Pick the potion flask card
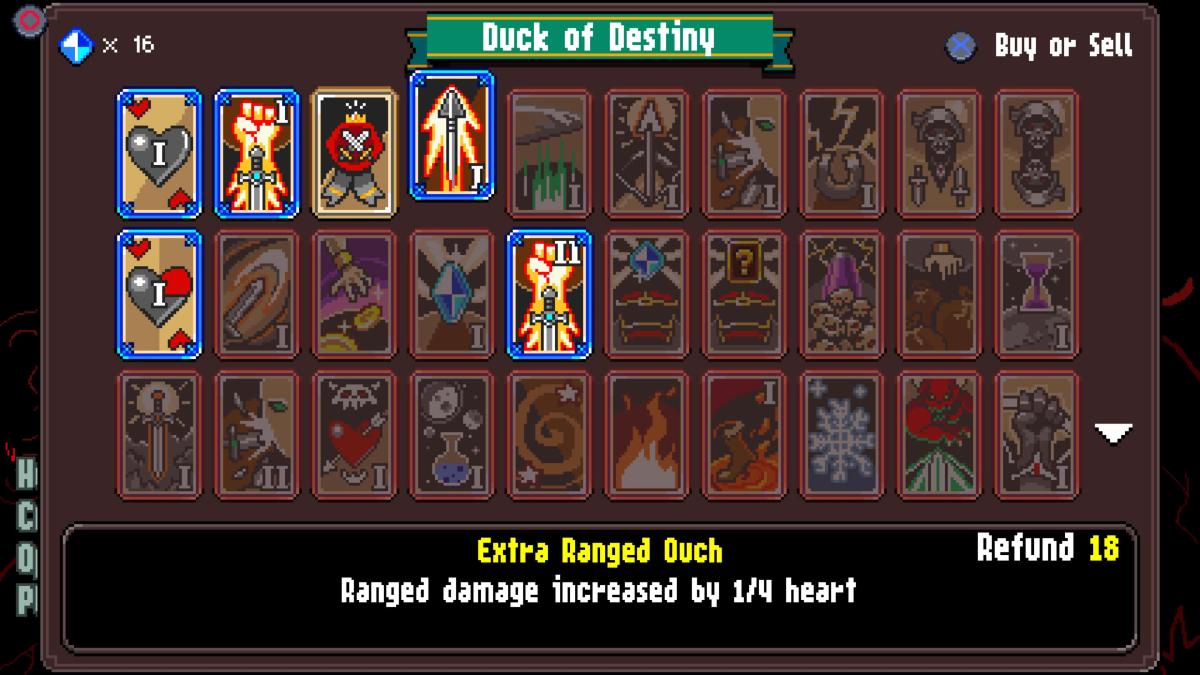1200x675 pixels. (x=452, y=435)
